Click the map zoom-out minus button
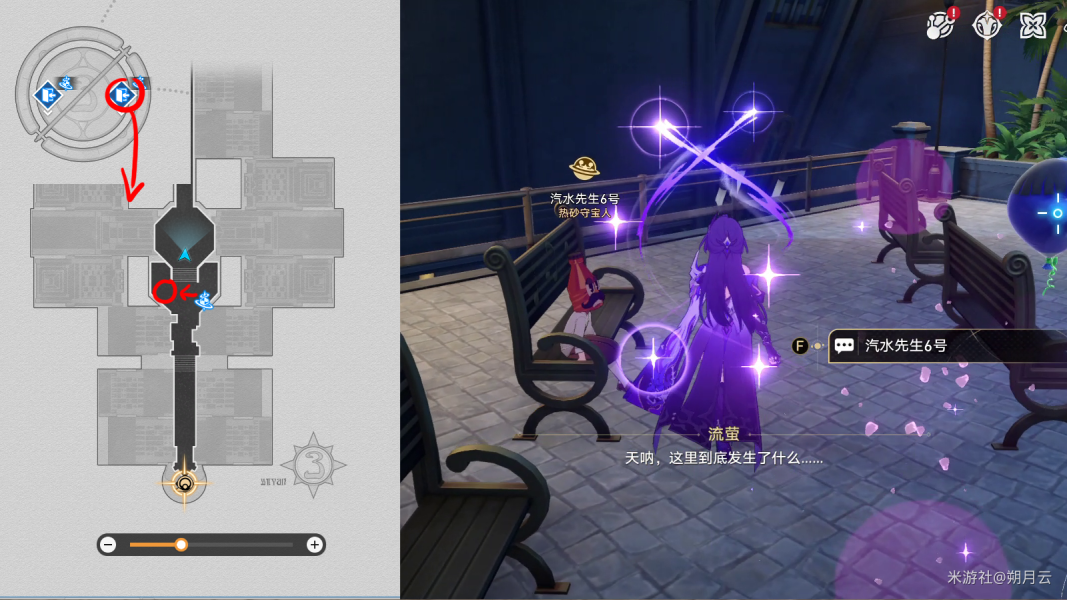This screenshot has width=1067, height=600. click(x=109, y=545)
